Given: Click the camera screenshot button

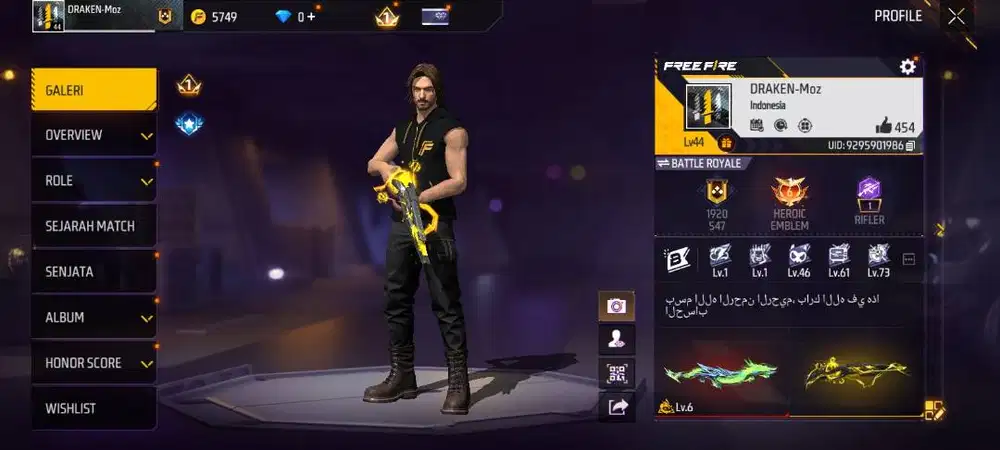Looking at the screenshot, I should [616, 306].
